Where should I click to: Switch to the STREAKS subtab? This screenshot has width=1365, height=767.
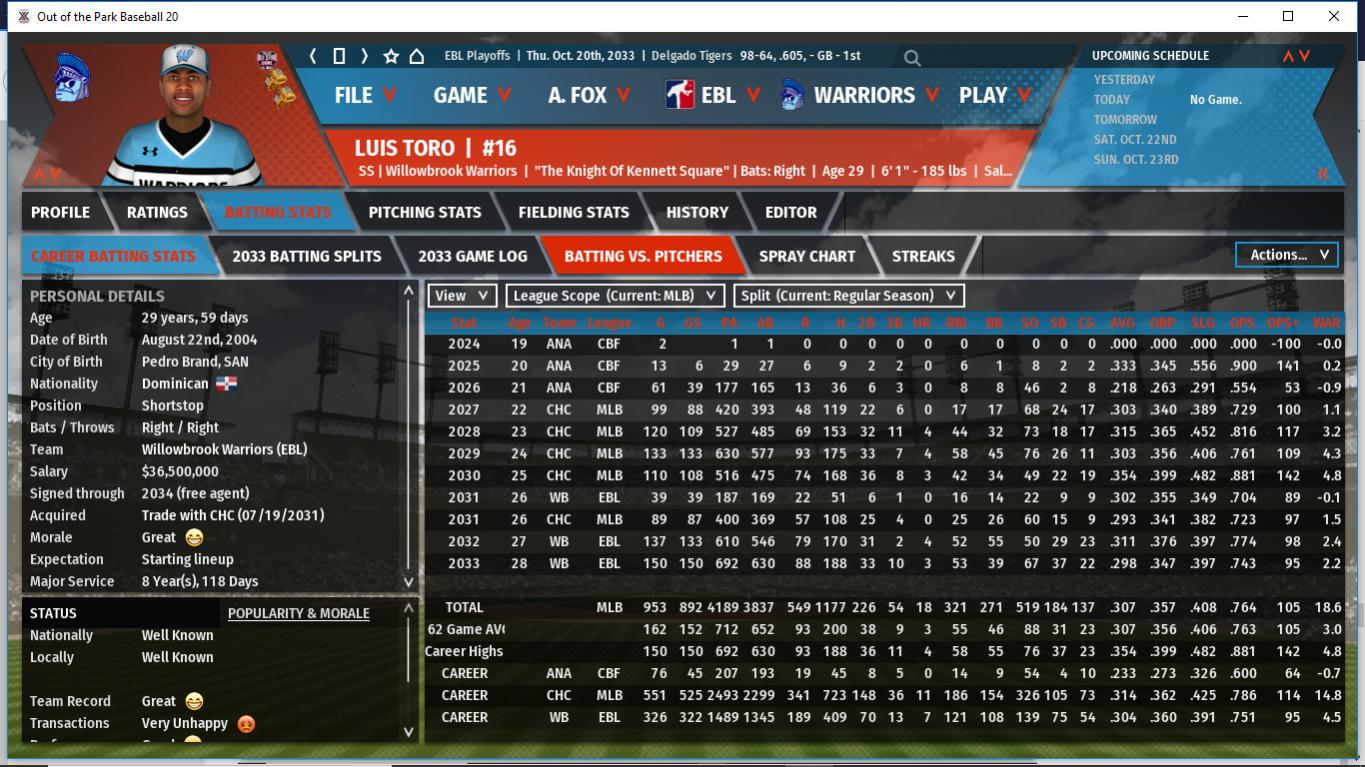[923, 256]
